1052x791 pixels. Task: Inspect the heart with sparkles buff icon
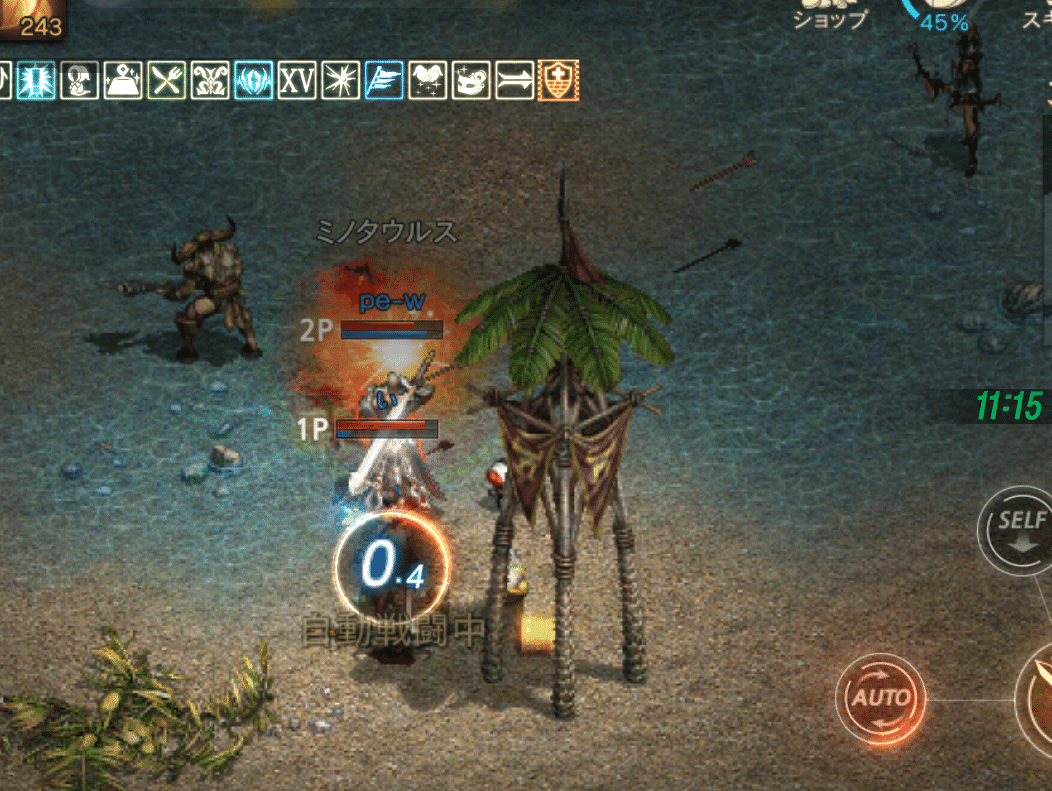pyautogui.click(x=427, y=80)
